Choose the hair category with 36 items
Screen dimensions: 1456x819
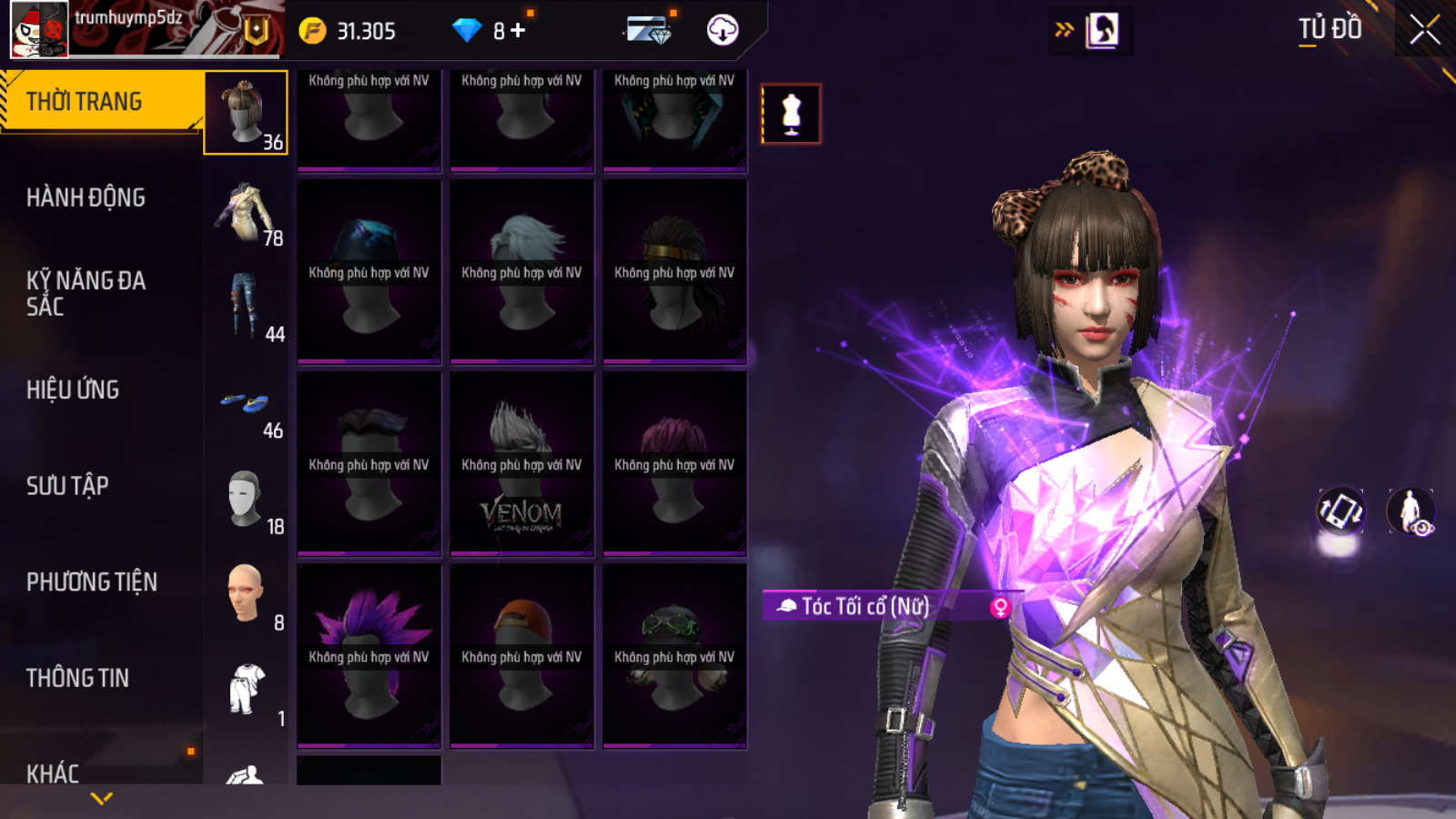[246, 113]
